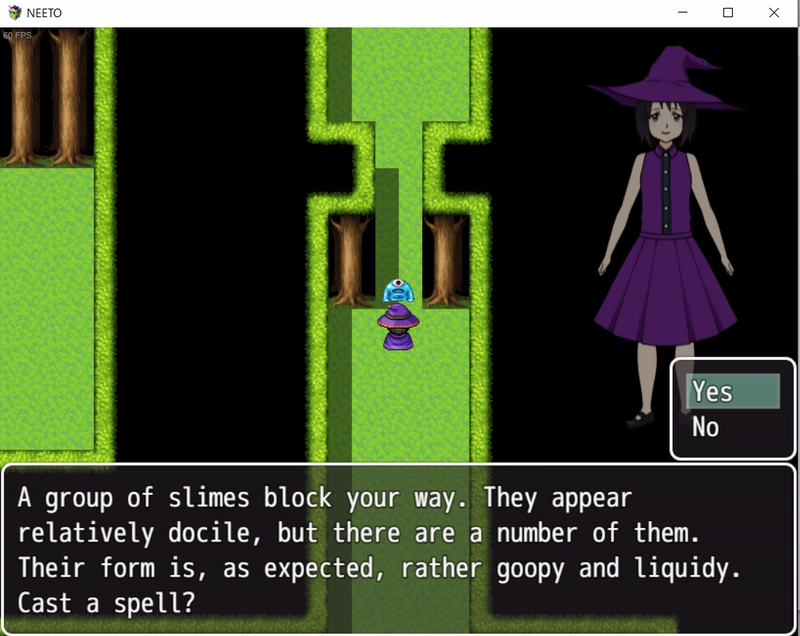800x636 pixels.
Task: Select the No dialogue option
Action: tap(706, 428)
